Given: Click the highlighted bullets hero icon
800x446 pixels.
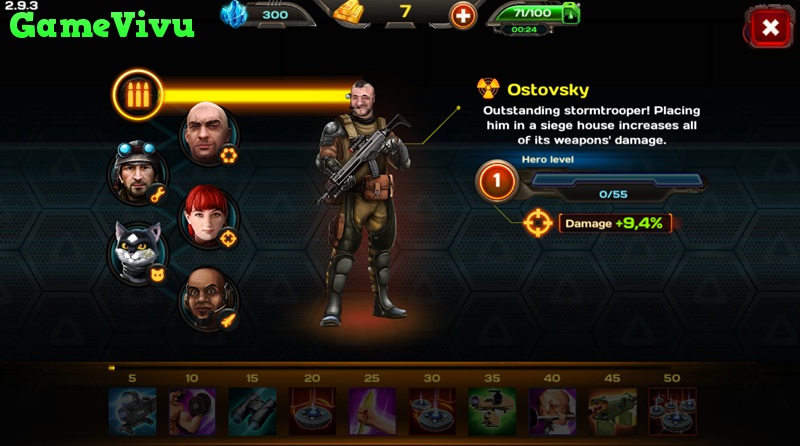Looking at the screenshot, I should click(137, 95).
